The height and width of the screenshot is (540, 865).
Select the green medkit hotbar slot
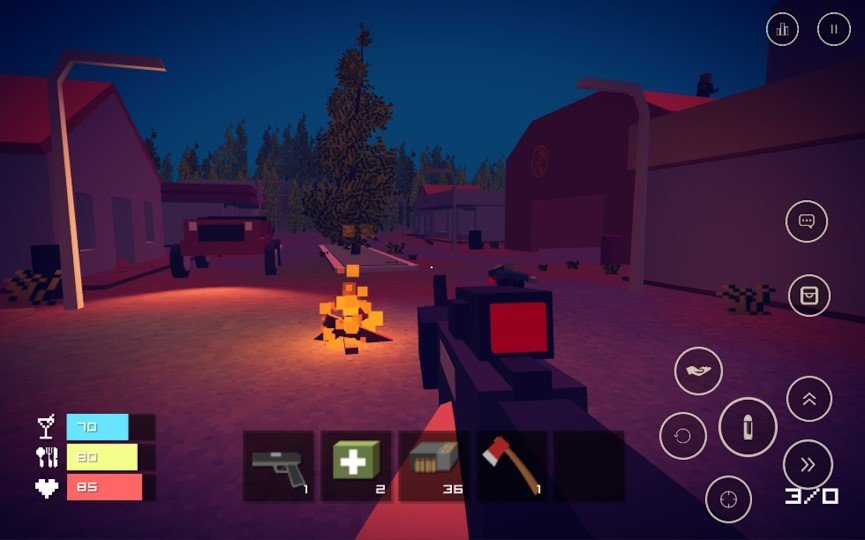pyautogui.click(x=356, y=466)
